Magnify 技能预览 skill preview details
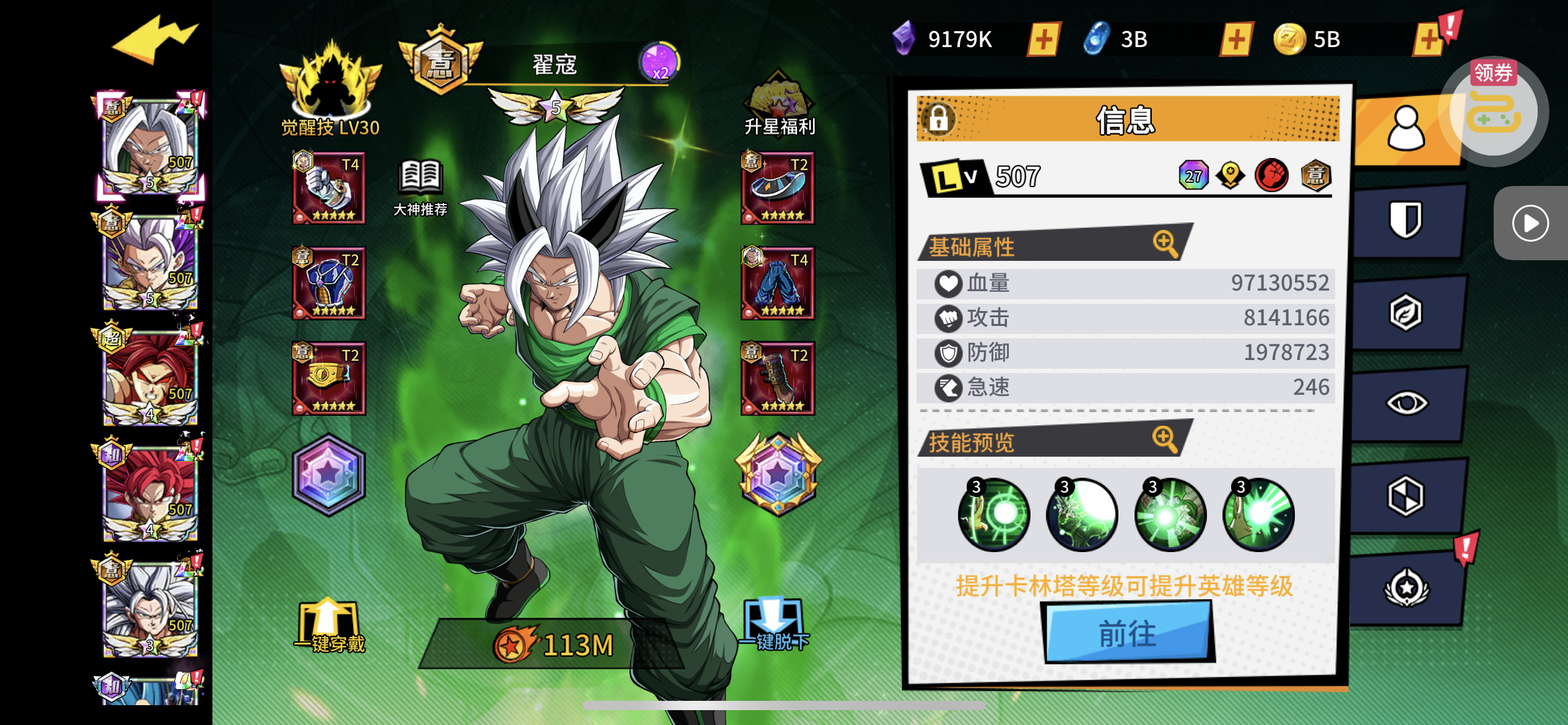The image size is (1568, 725). [x=1164, y=439]
